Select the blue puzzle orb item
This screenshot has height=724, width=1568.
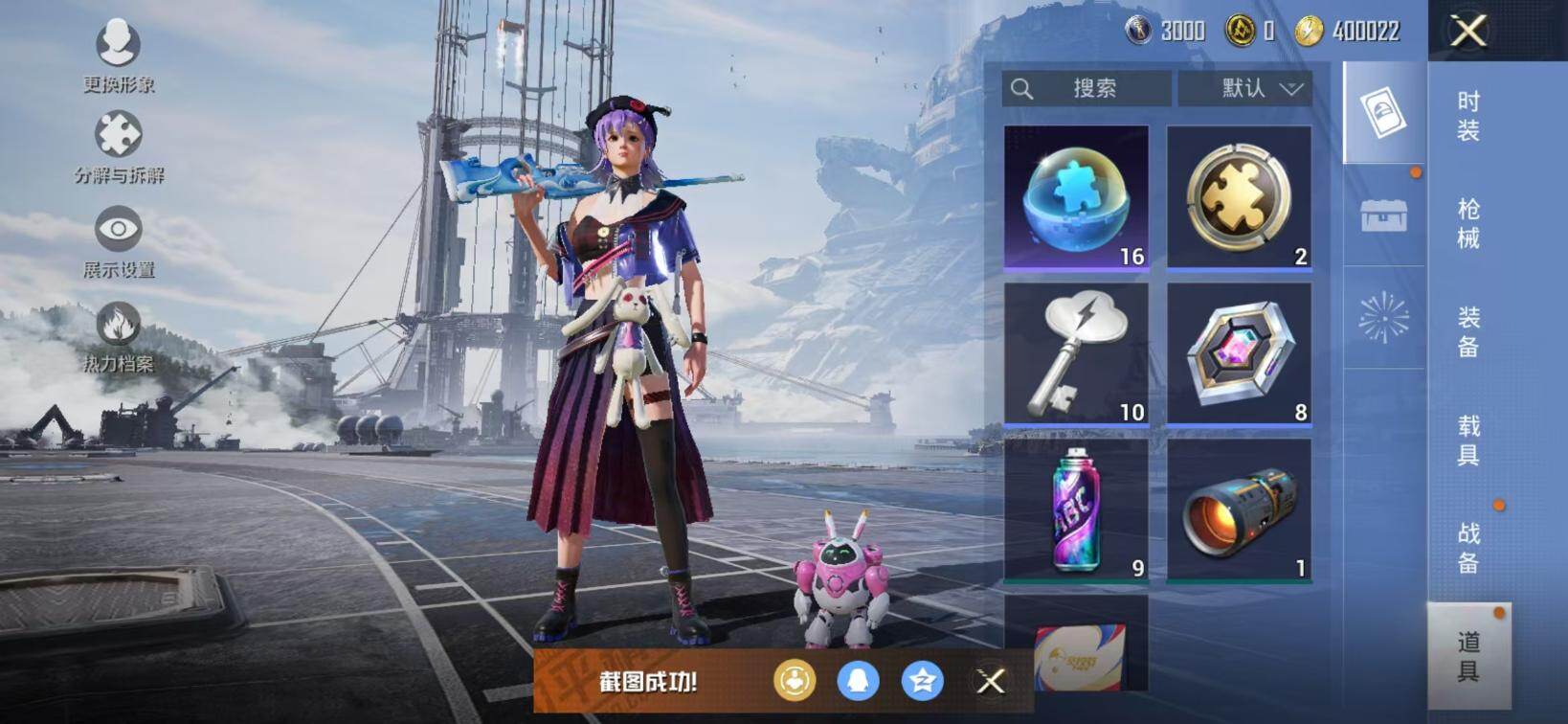pos(1077,198)
